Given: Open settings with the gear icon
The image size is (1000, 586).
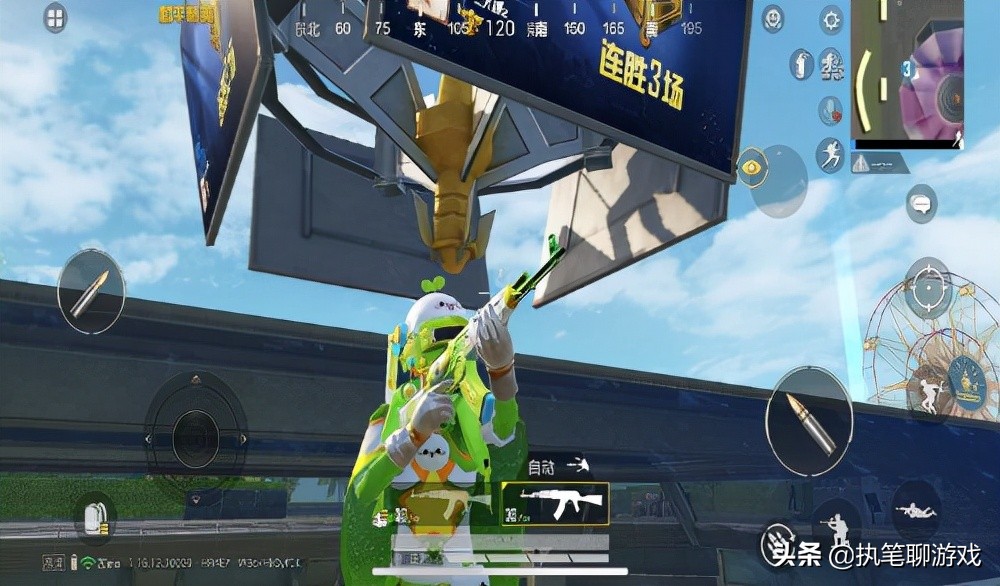Looking at the screenshot, I should 831,19.
